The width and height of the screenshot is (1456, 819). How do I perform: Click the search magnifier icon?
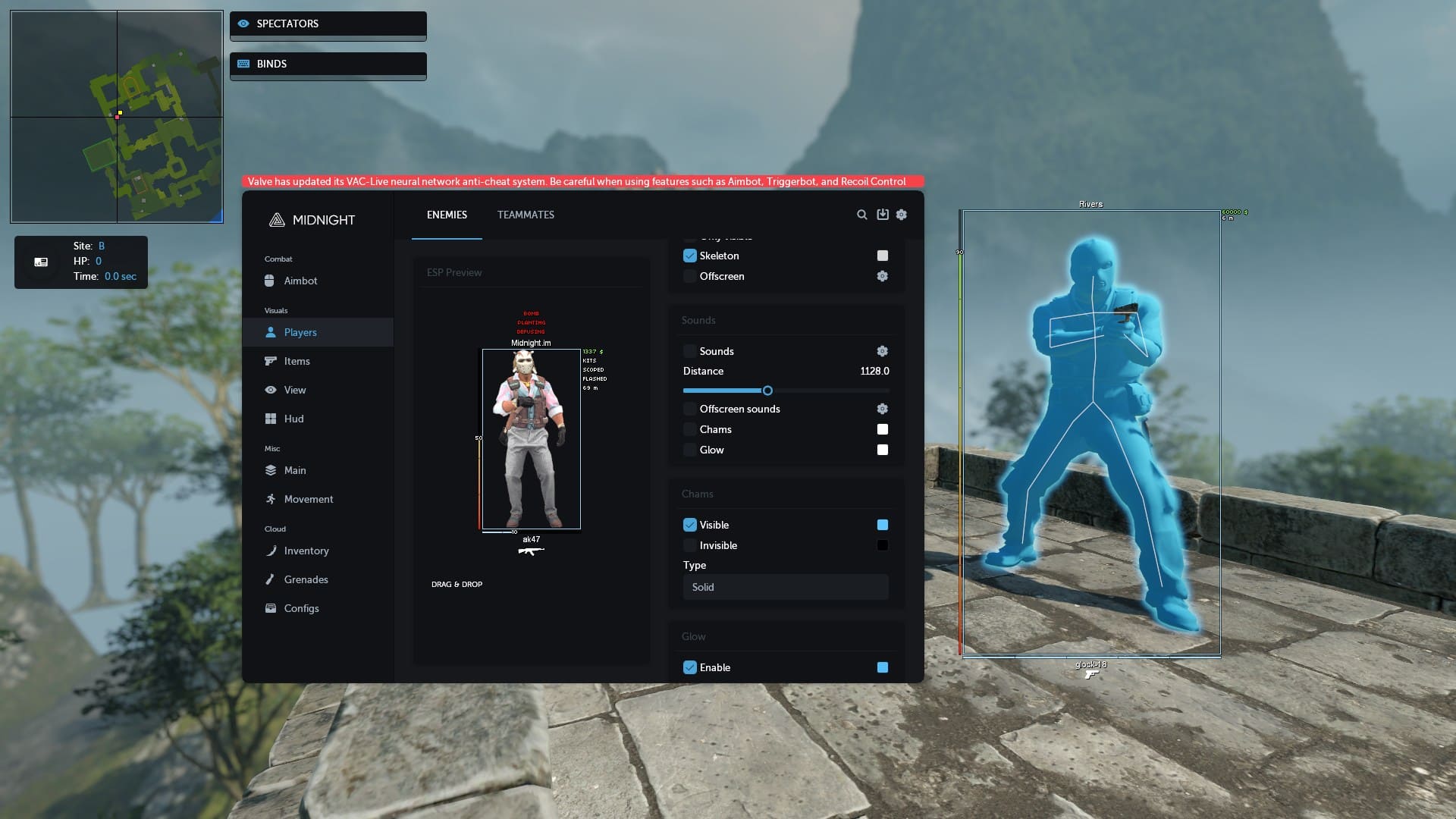(861, 215)
